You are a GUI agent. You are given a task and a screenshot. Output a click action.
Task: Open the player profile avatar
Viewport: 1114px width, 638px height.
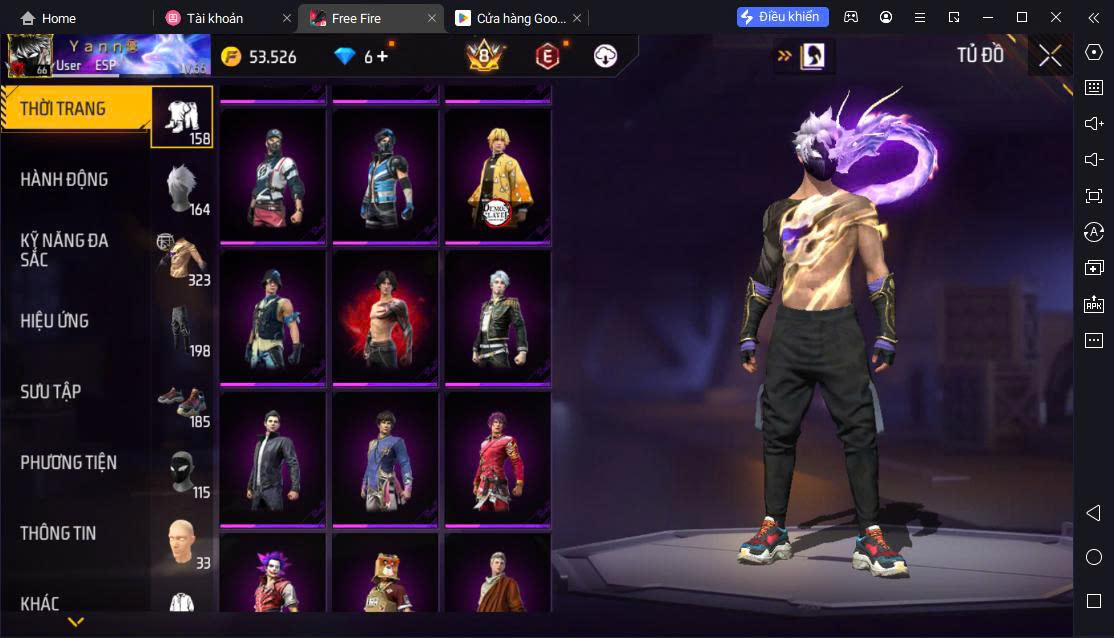(29, 57)
